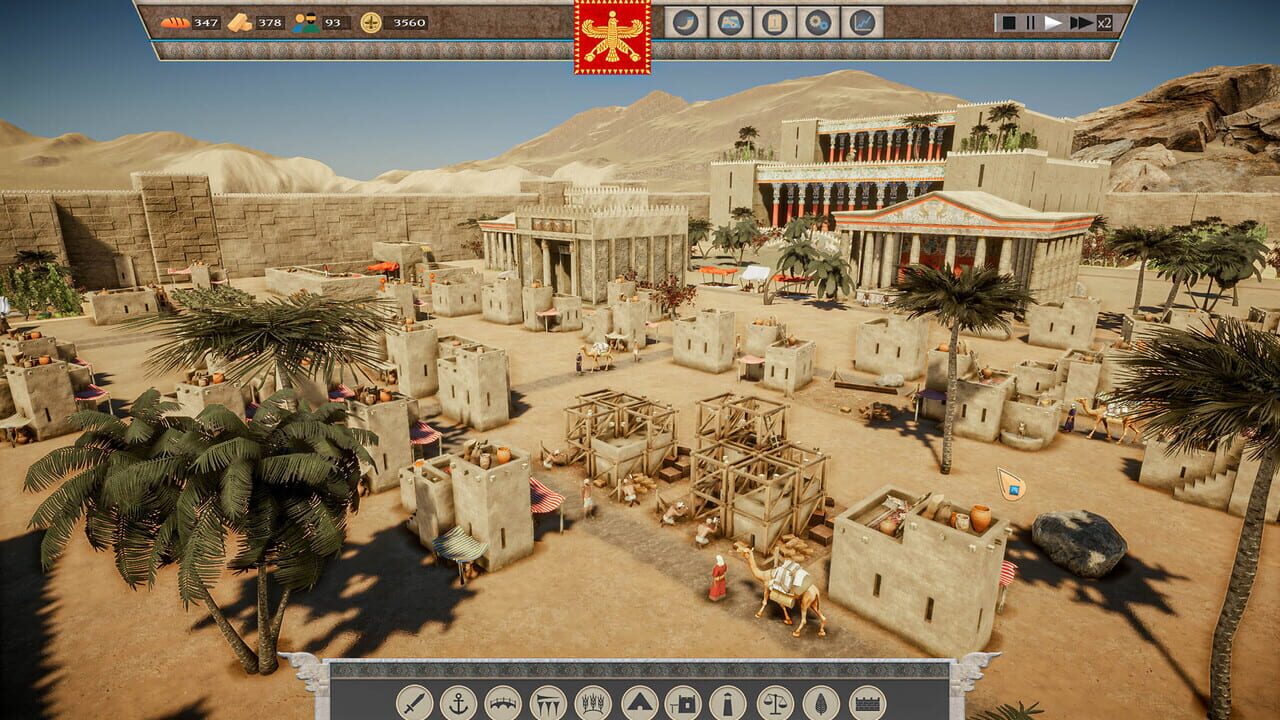
Task: Select the tree decoration tool
Action: click(x=821, y=703)
